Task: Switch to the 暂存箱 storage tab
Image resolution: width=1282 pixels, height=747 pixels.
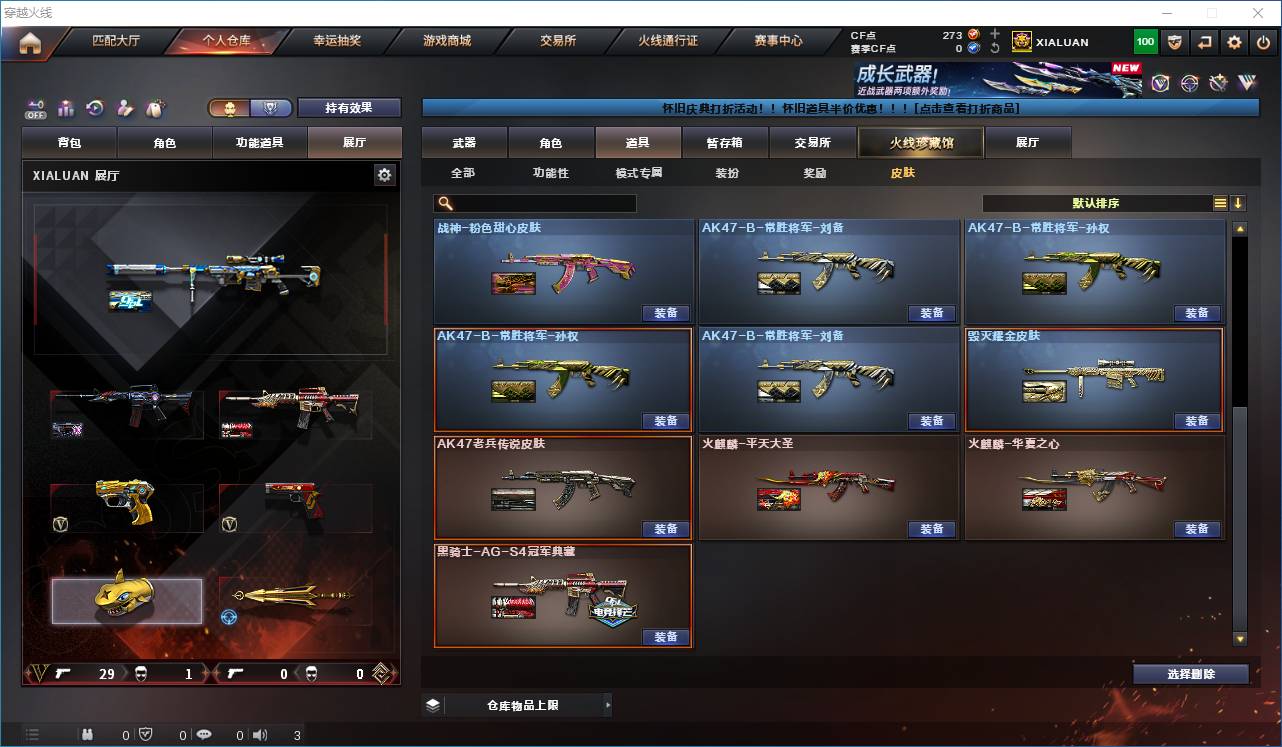Action: [724, 143]
